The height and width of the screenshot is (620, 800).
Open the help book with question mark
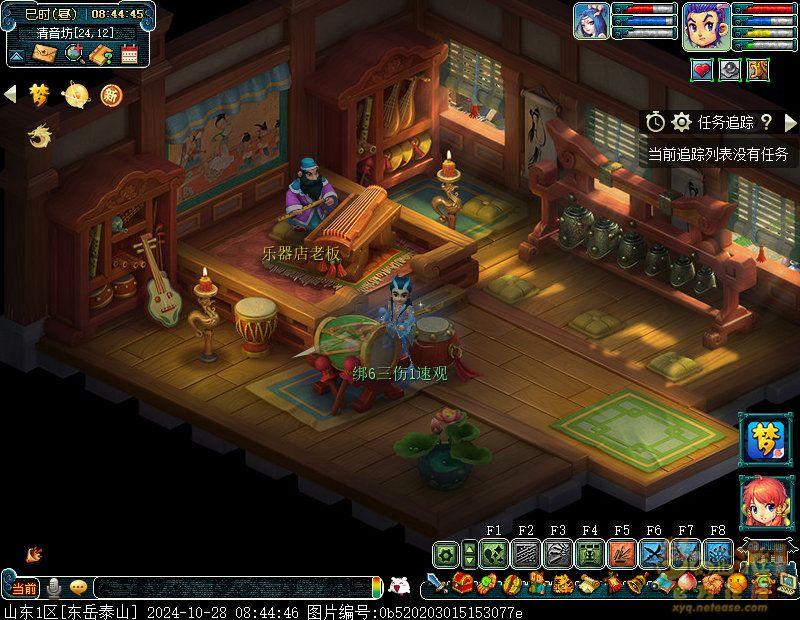(x=101, y=54)
